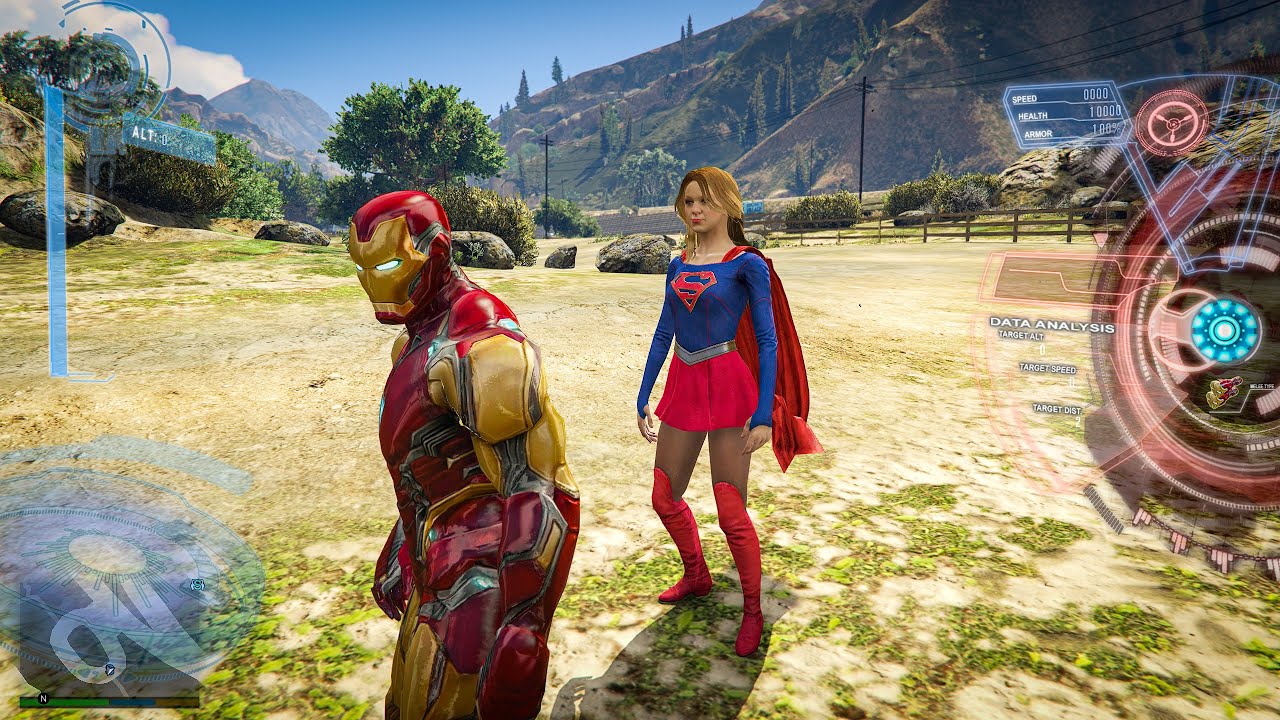Click the player arrow marker on the minimap

tap(110, 667)
